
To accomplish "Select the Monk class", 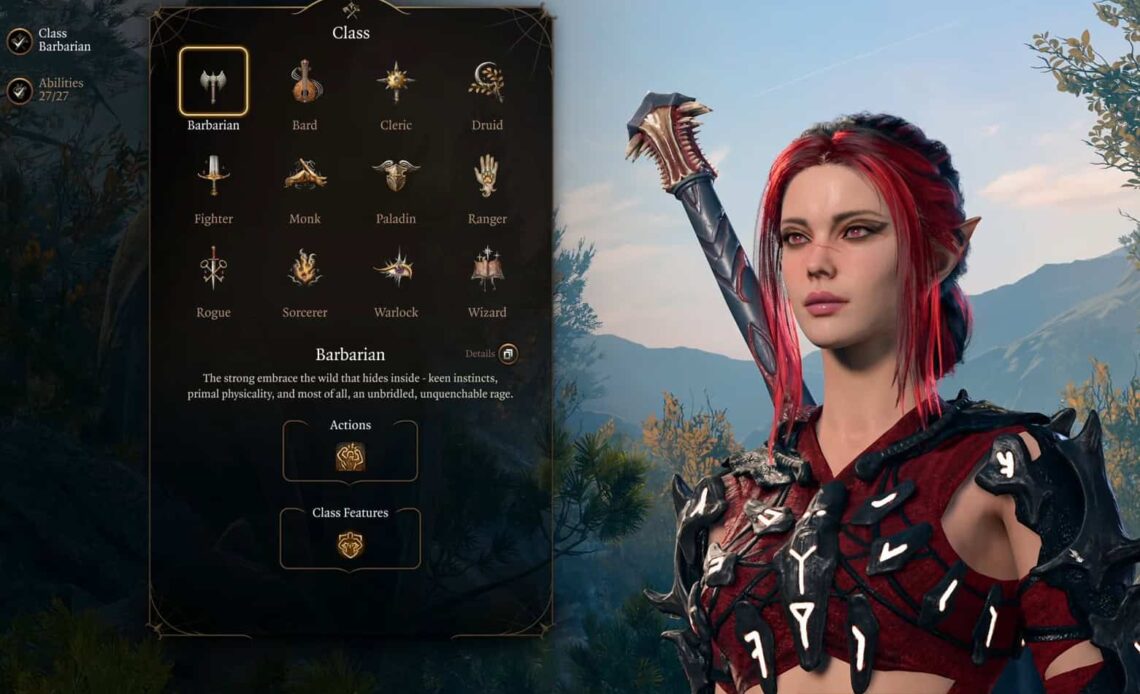I will pyautogui.click(x=305, y=175).
